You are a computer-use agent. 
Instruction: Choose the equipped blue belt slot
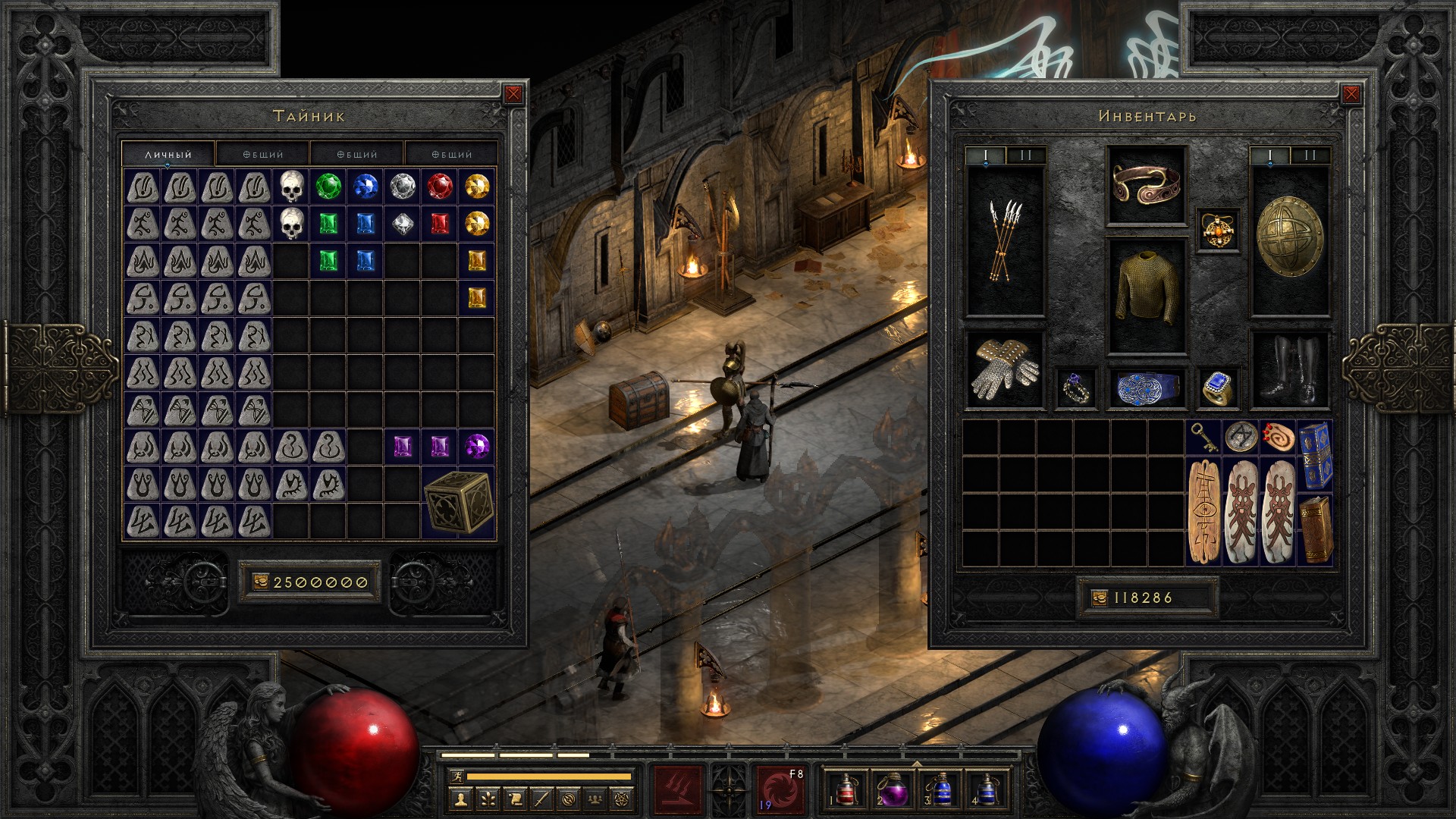click(x=1147, y=388)
